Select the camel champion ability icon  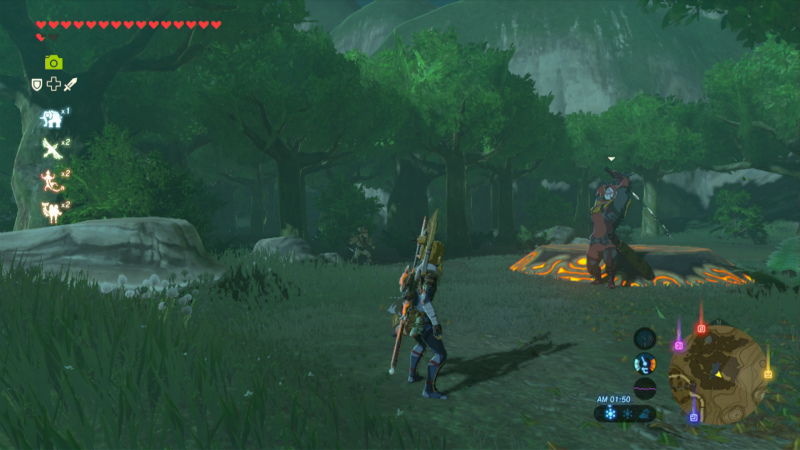coord(50,211)
